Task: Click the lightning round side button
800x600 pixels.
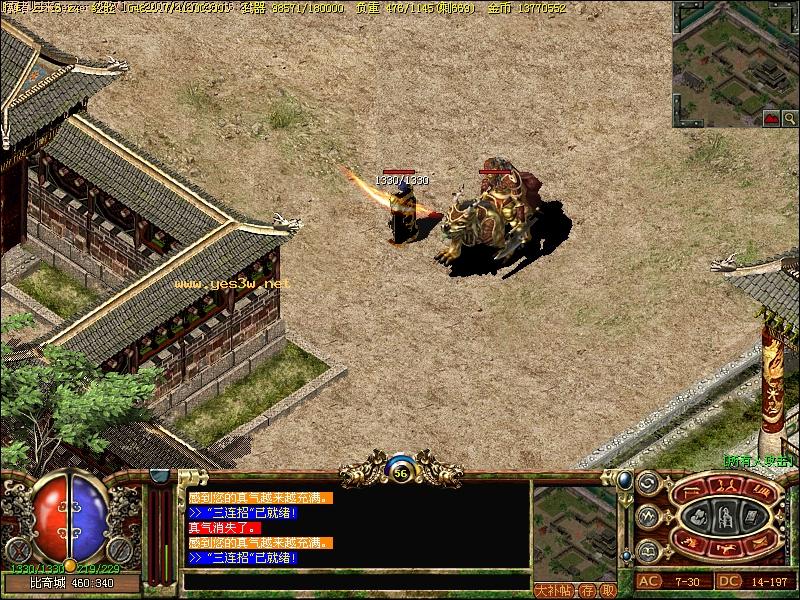Action: click(x=647, y=517)
